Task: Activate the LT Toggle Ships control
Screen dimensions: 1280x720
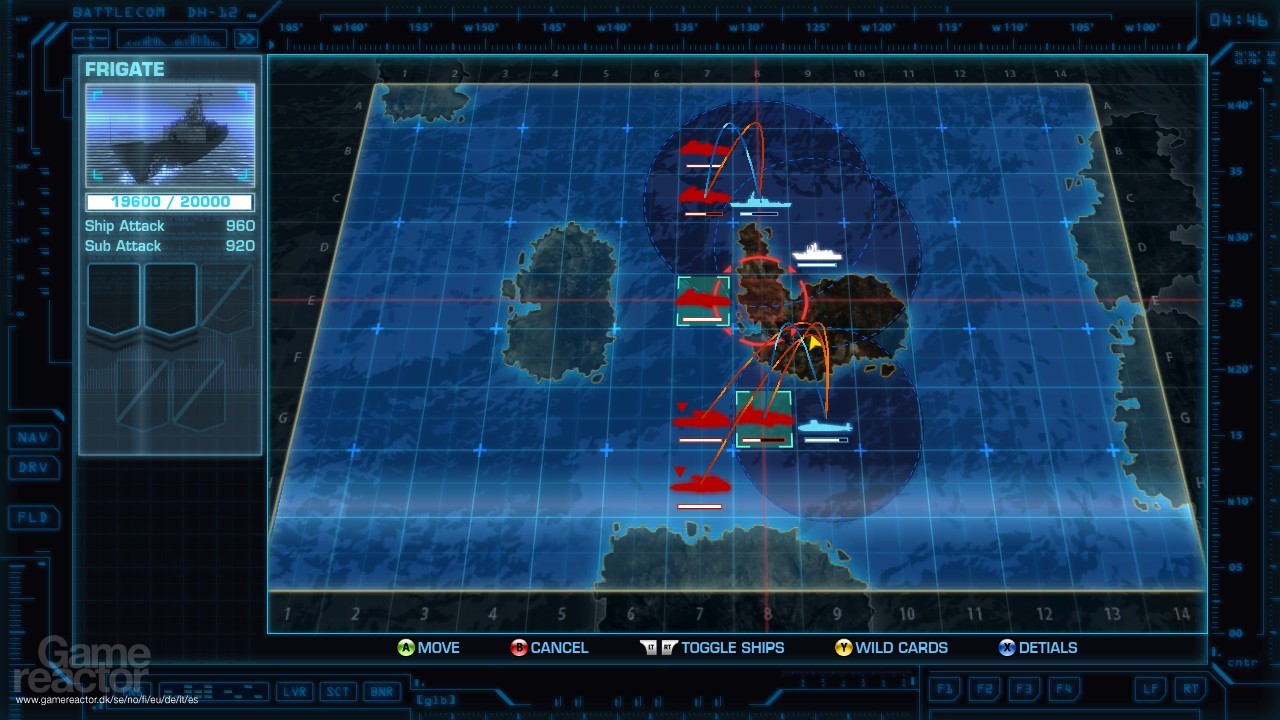Action: pos(650,647)
